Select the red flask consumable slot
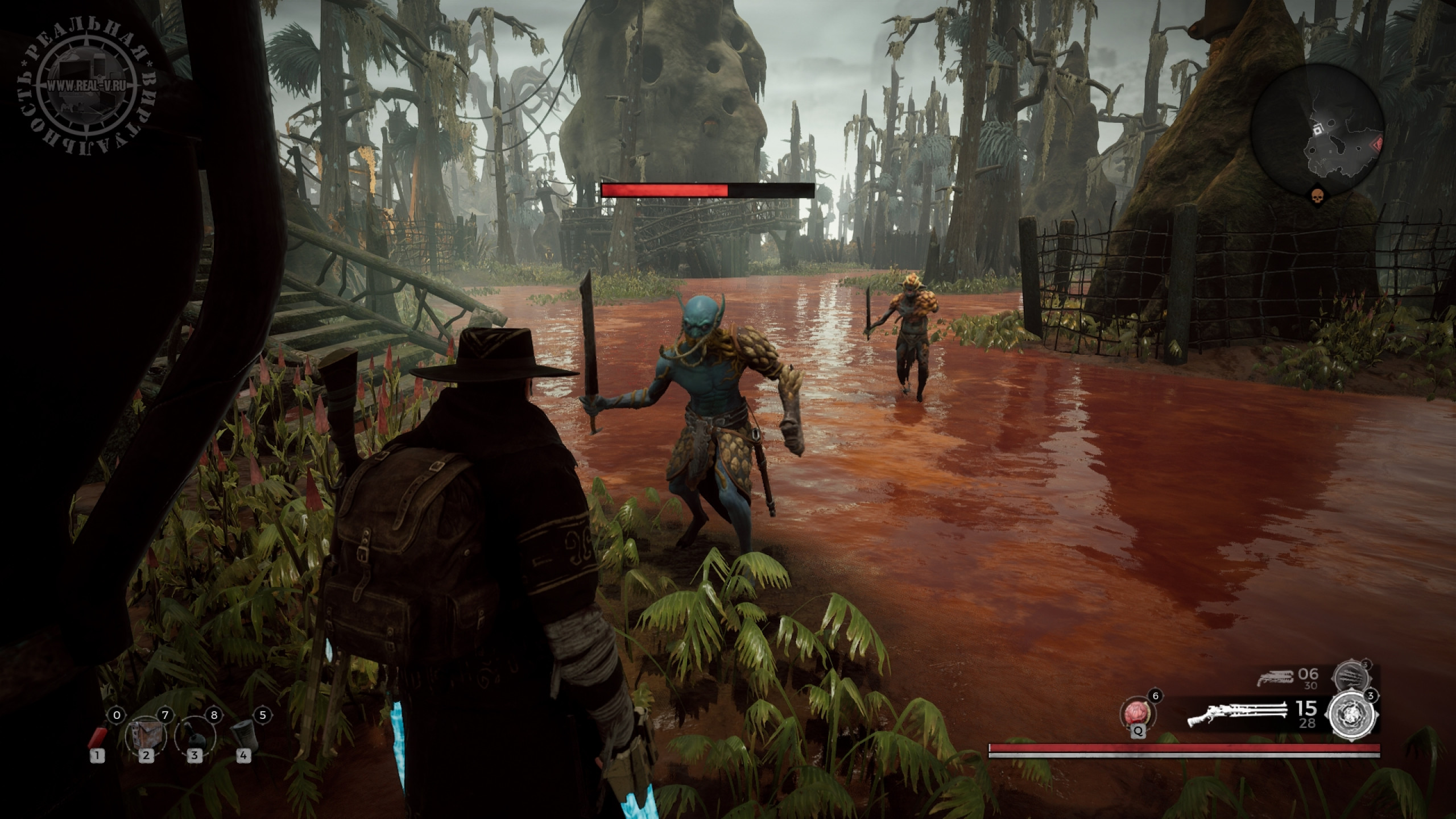This screenshot has width=1456, height=819. [x=98, y=737]
